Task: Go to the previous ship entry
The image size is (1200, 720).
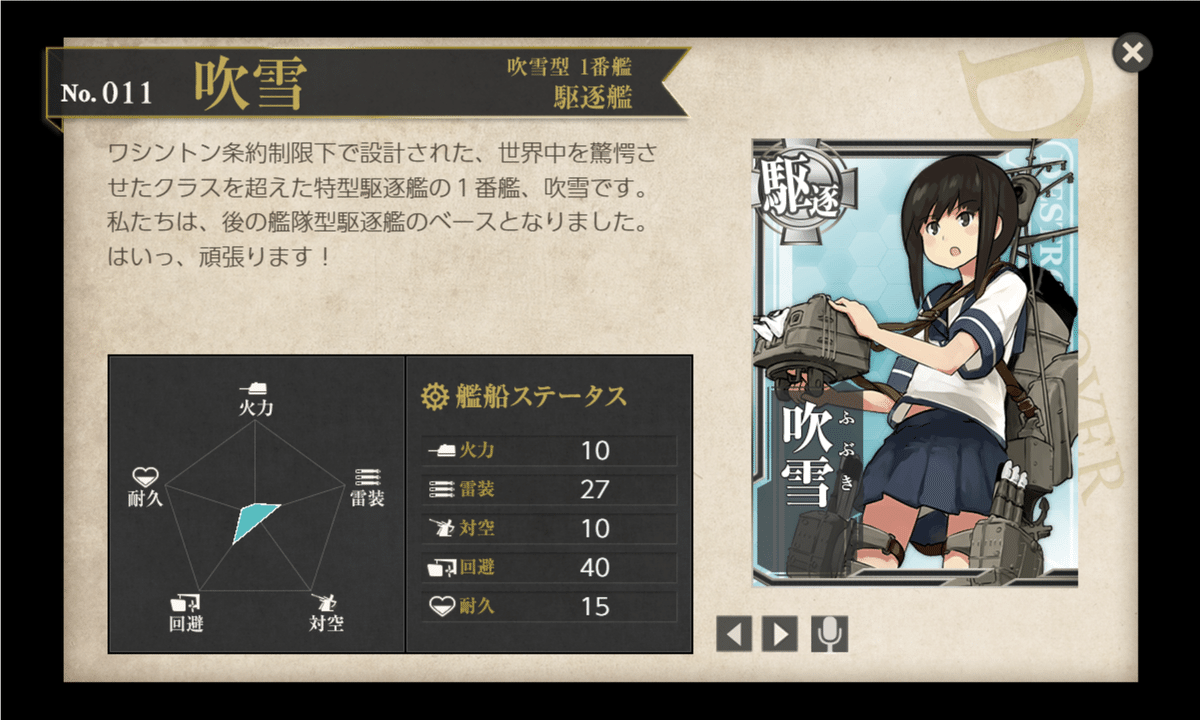Action: [x=733, y=633]
